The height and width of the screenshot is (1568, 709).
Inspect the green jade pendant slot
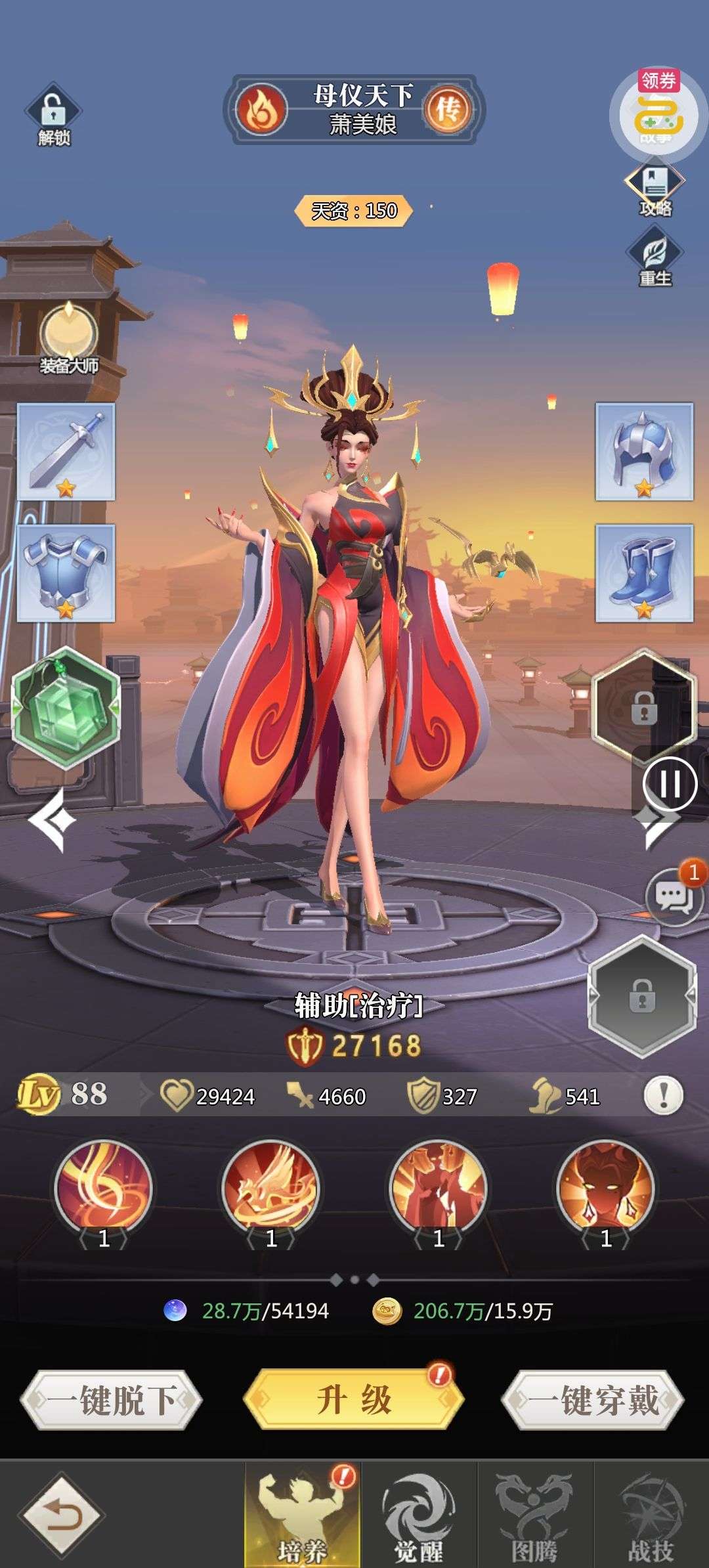click(66, 707)
